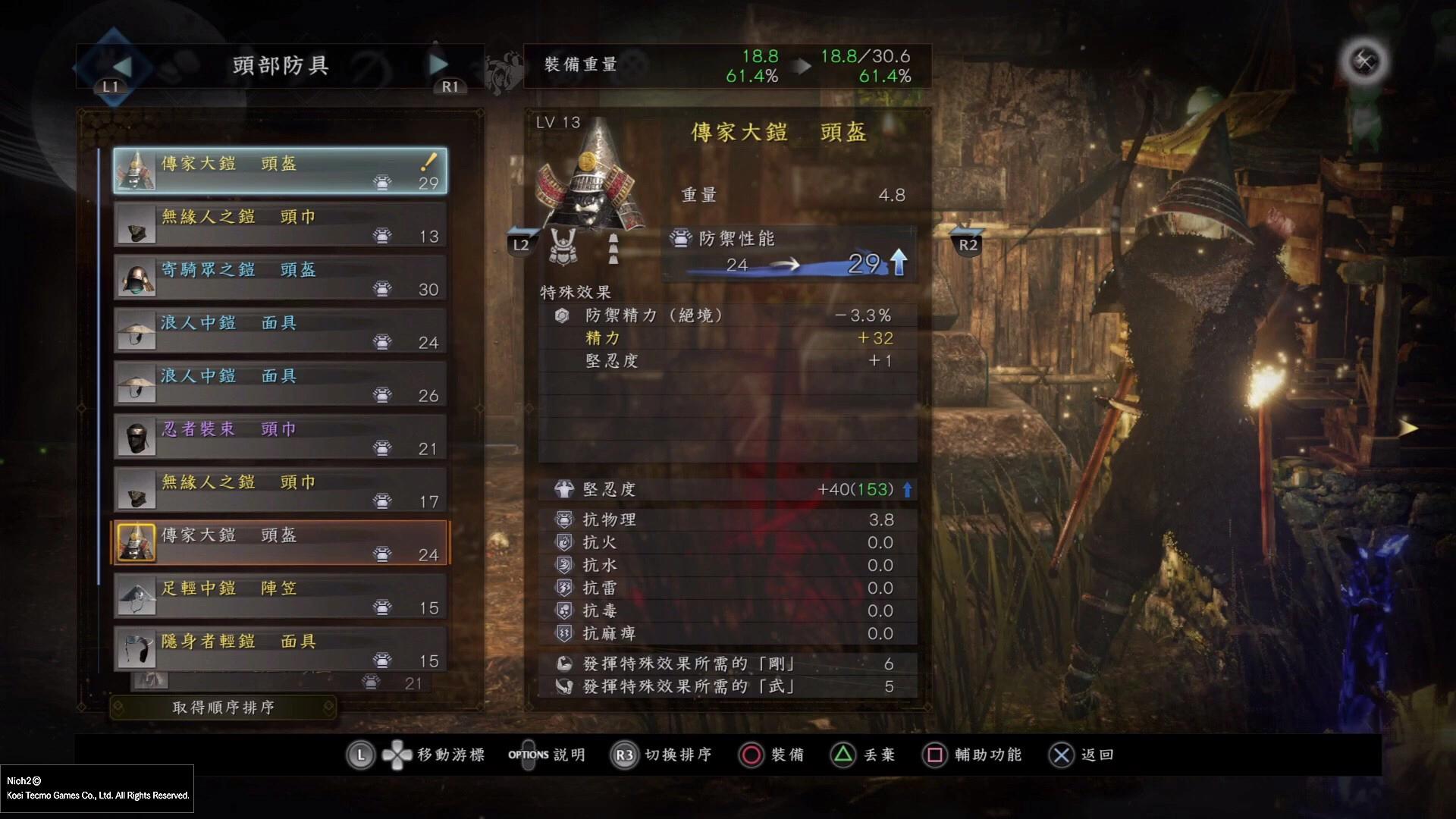Viewport: 1456px width, 819px height.
Task: Click the body armor icon under helmet preview
Action: (563, 247)
